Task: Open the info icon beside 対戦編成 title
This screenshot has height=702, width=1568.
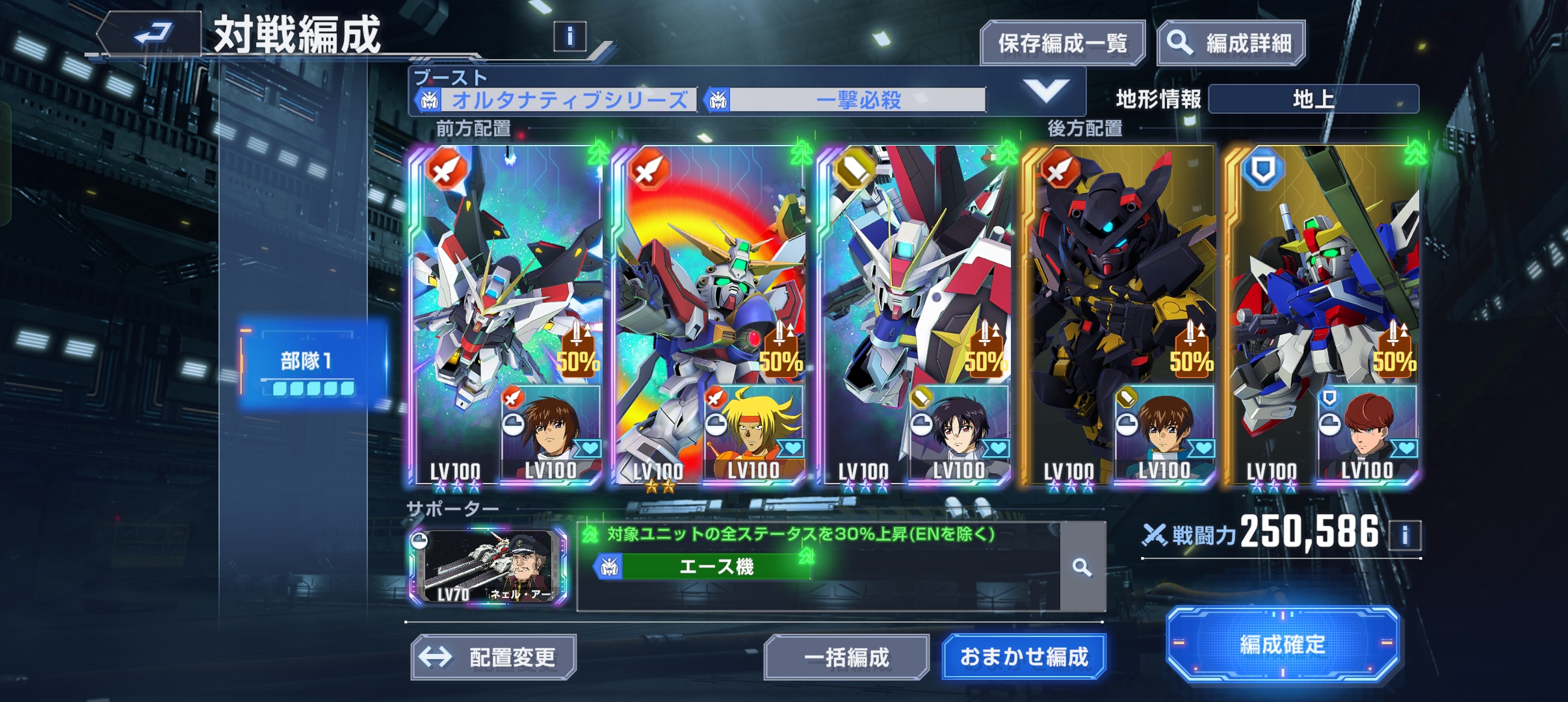Action: pyautogui.click(x=569, y=36)
